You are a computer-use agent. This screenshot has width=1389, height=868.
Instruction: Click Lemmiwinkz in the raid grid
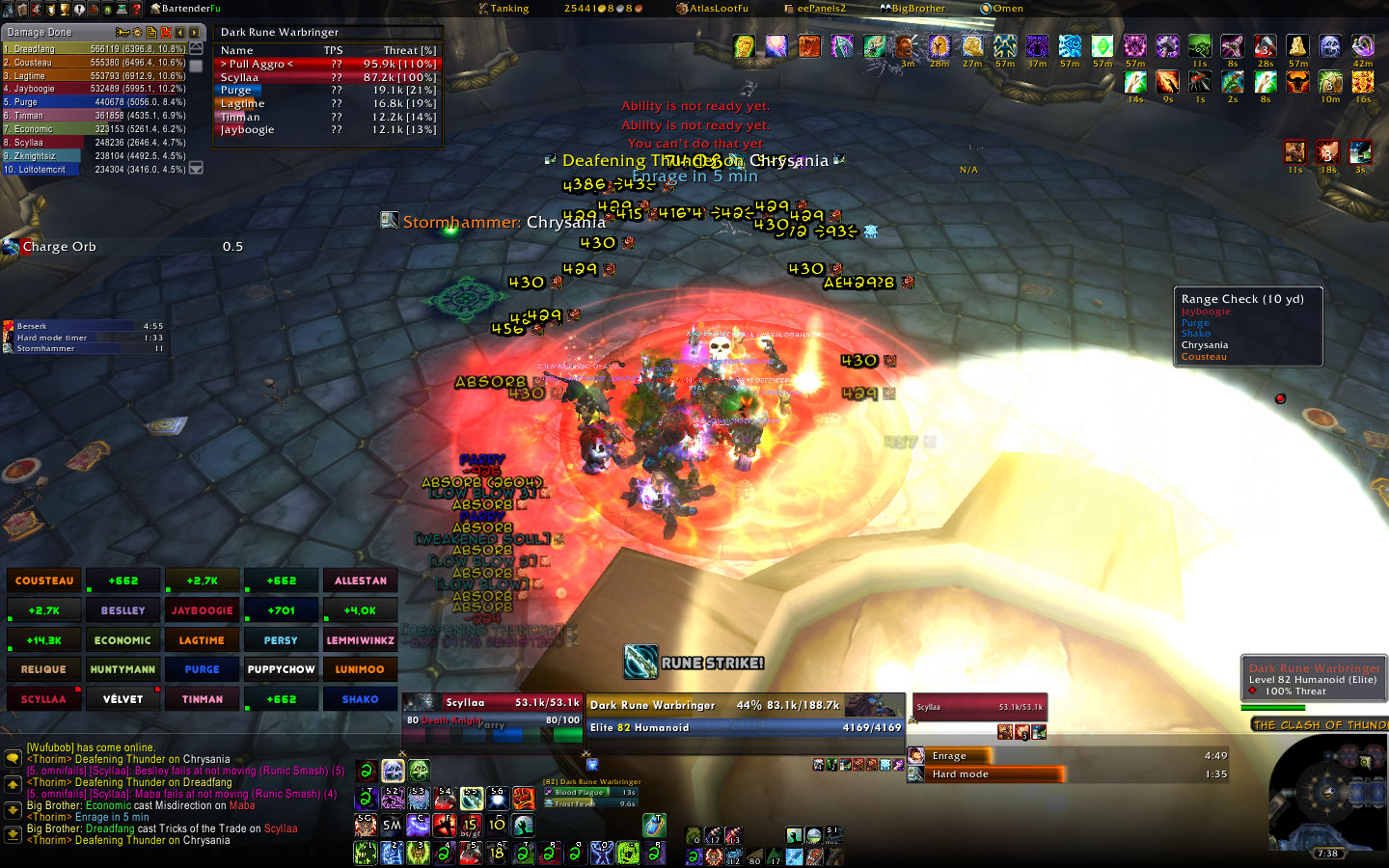click(360, 640)
